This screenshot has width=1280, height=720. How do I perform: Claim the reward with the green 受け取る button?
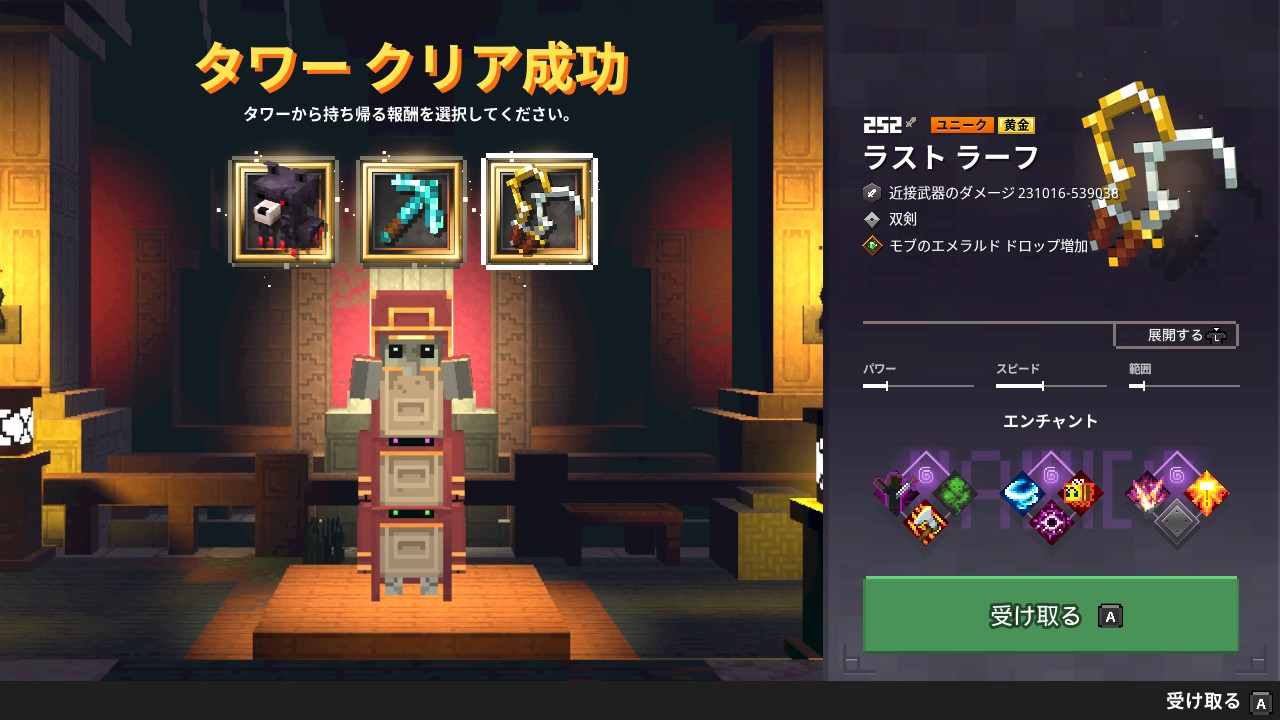click(1050, 615)
